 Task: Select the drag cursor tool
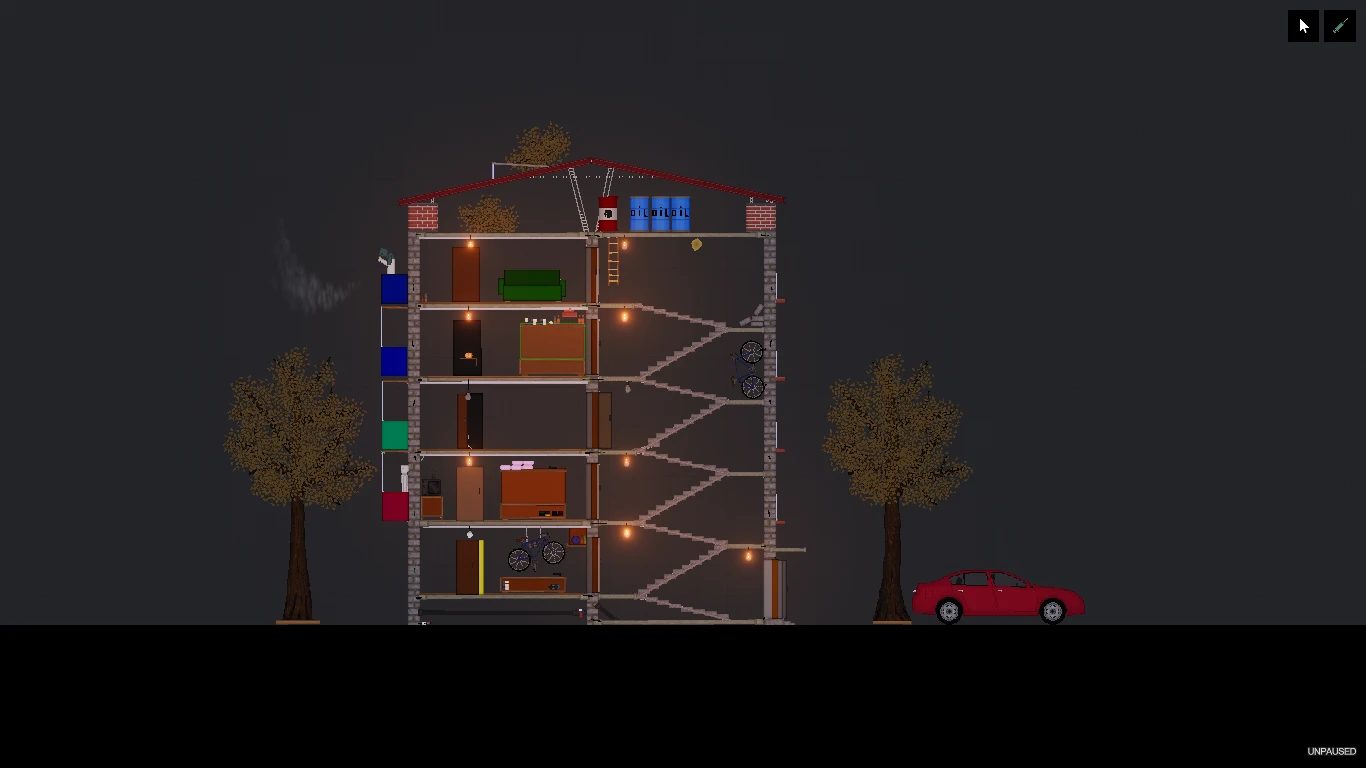pyautogui.click(x=1302, y=25)
